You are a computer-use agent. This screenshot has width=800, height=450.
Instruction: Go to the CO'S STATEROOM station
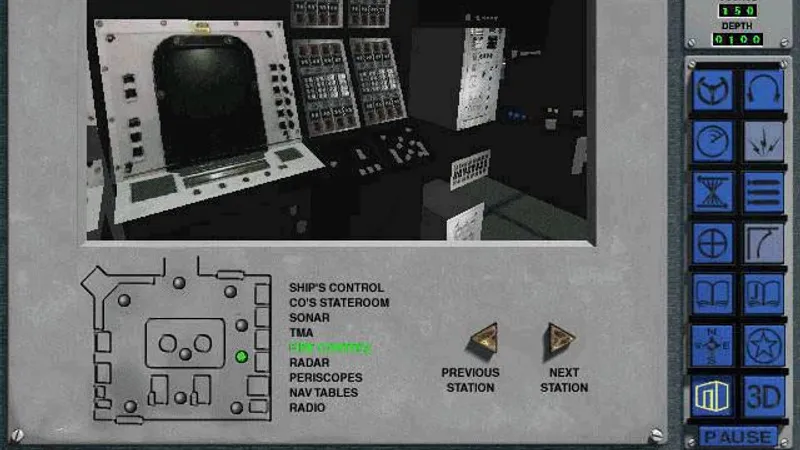pyautogui.click(x=338, y=303)
